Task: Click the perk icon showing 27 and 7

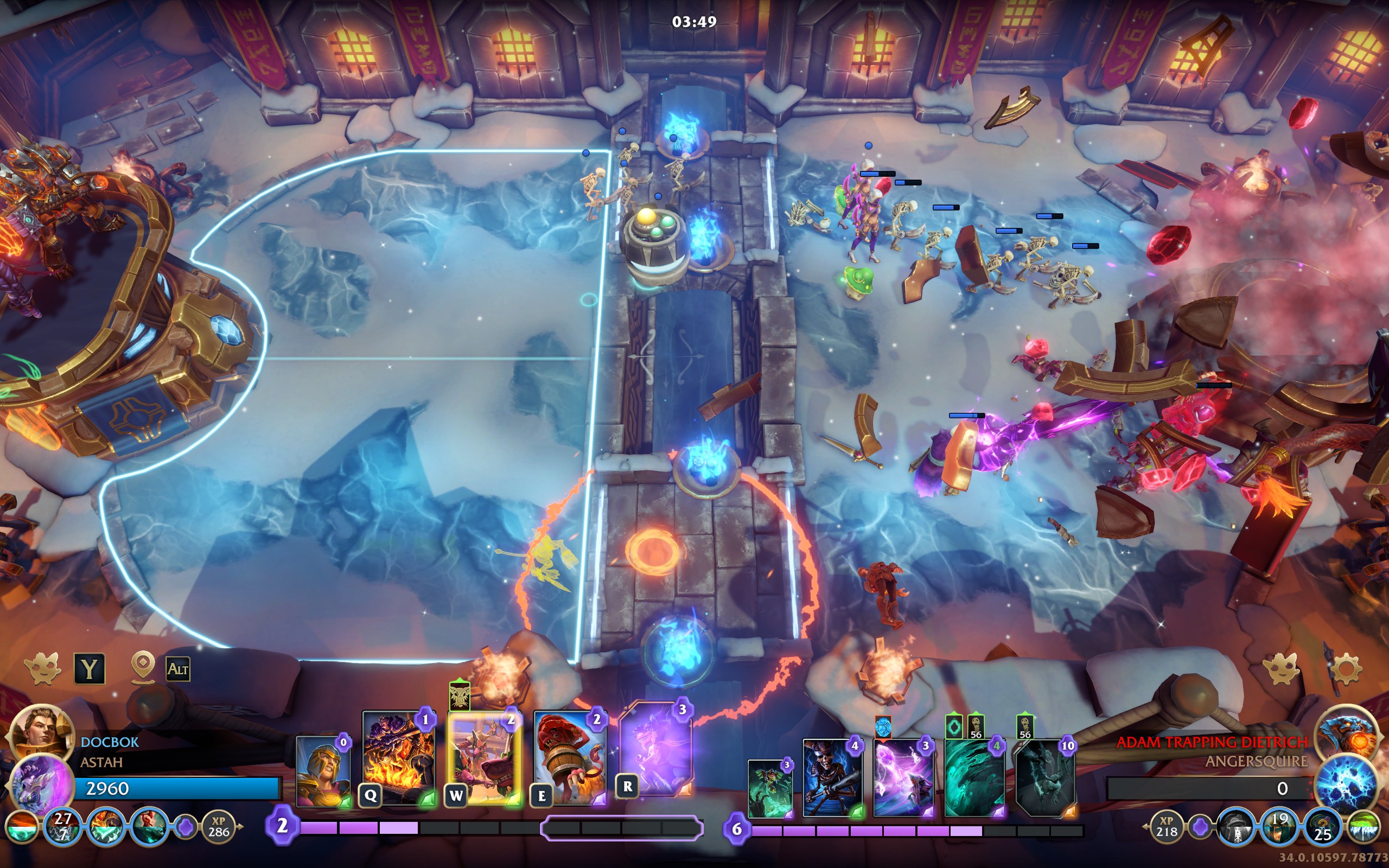Action: click(x=63, y=827)
